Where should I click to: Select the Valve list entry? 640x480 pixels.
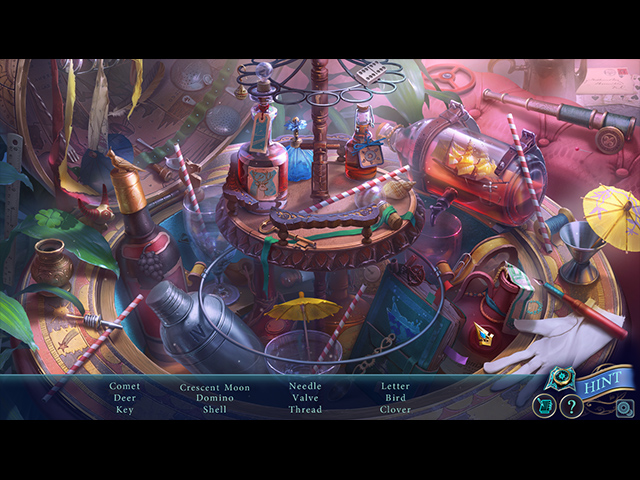pos(305,398)
